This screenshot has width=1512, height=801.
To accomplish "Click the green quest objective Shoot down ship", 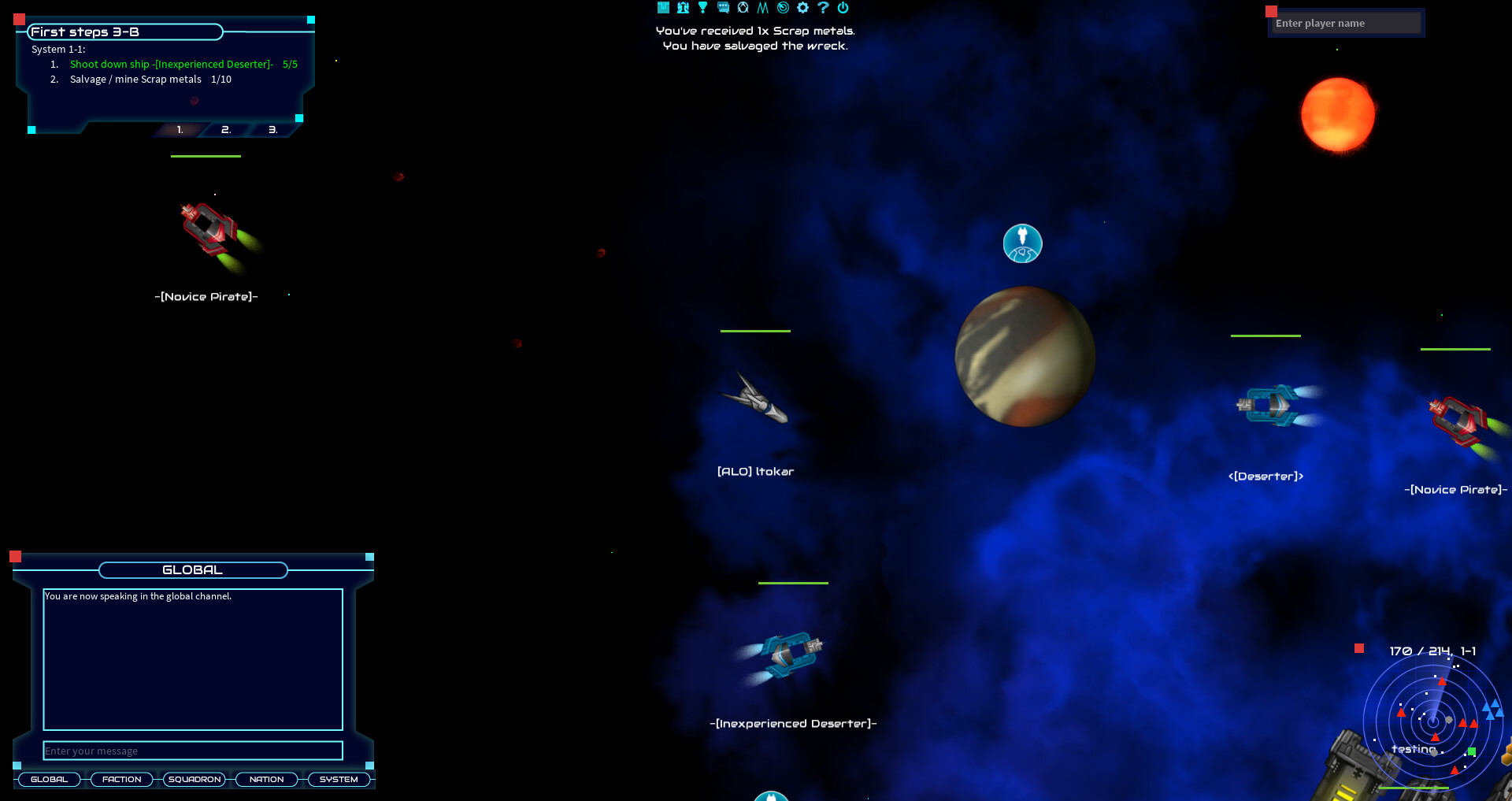I will pyautogui.click(x=173, y=64).
